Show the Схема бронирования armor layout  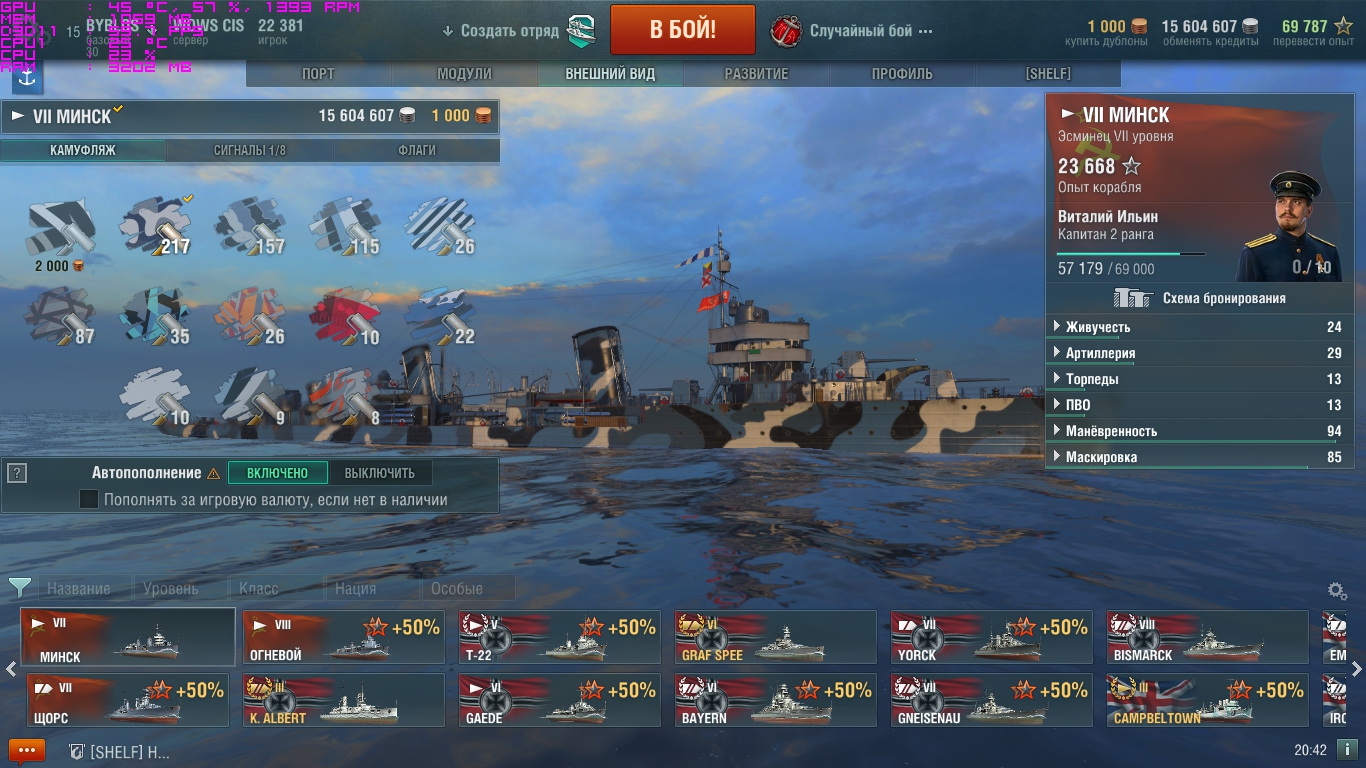1204,298
